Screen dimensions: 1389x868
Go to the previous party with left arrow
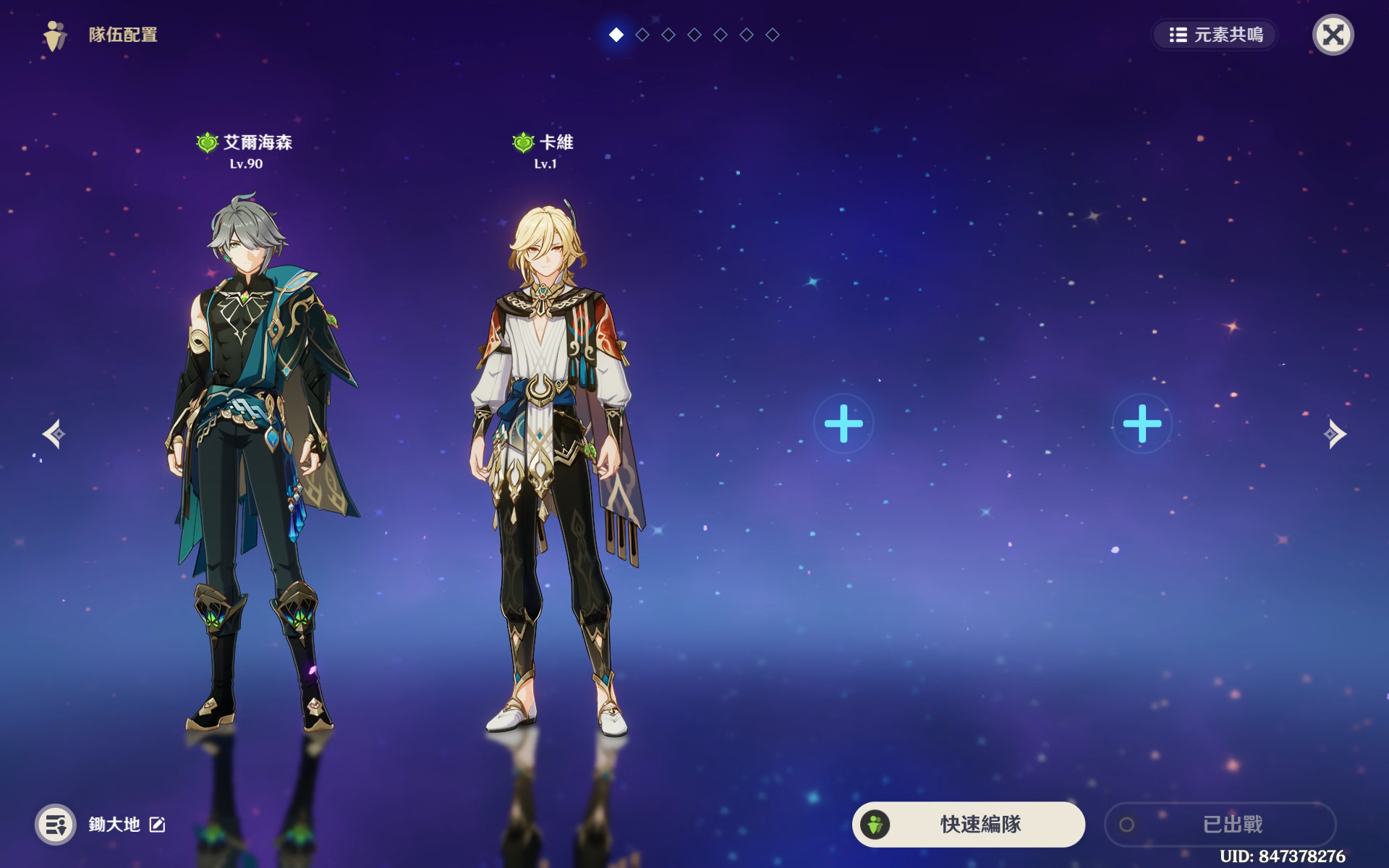[54, 434]
